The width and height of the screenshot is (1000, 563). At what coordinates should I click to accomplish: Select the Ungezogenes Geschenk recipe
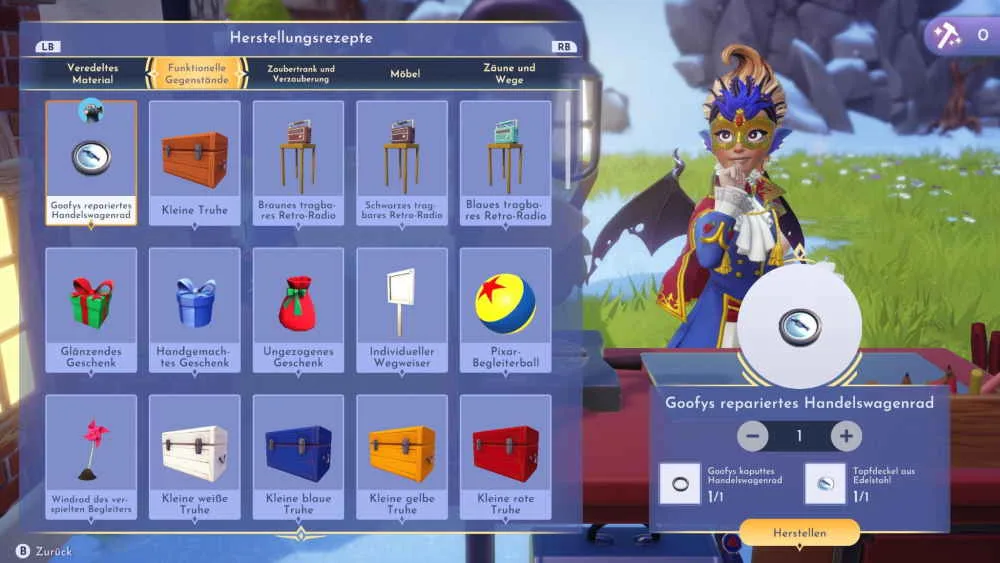pos(298,310)
